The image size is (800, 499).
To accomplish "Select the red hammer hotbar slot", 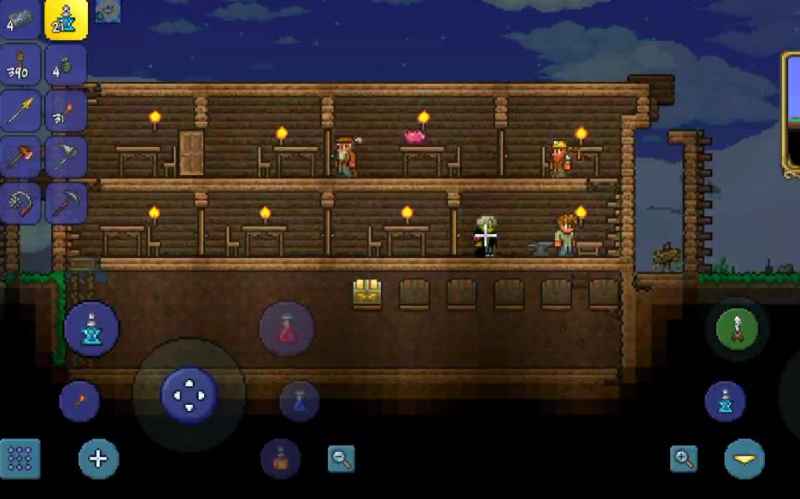I will pyautogui.click(x=21, y=156).
